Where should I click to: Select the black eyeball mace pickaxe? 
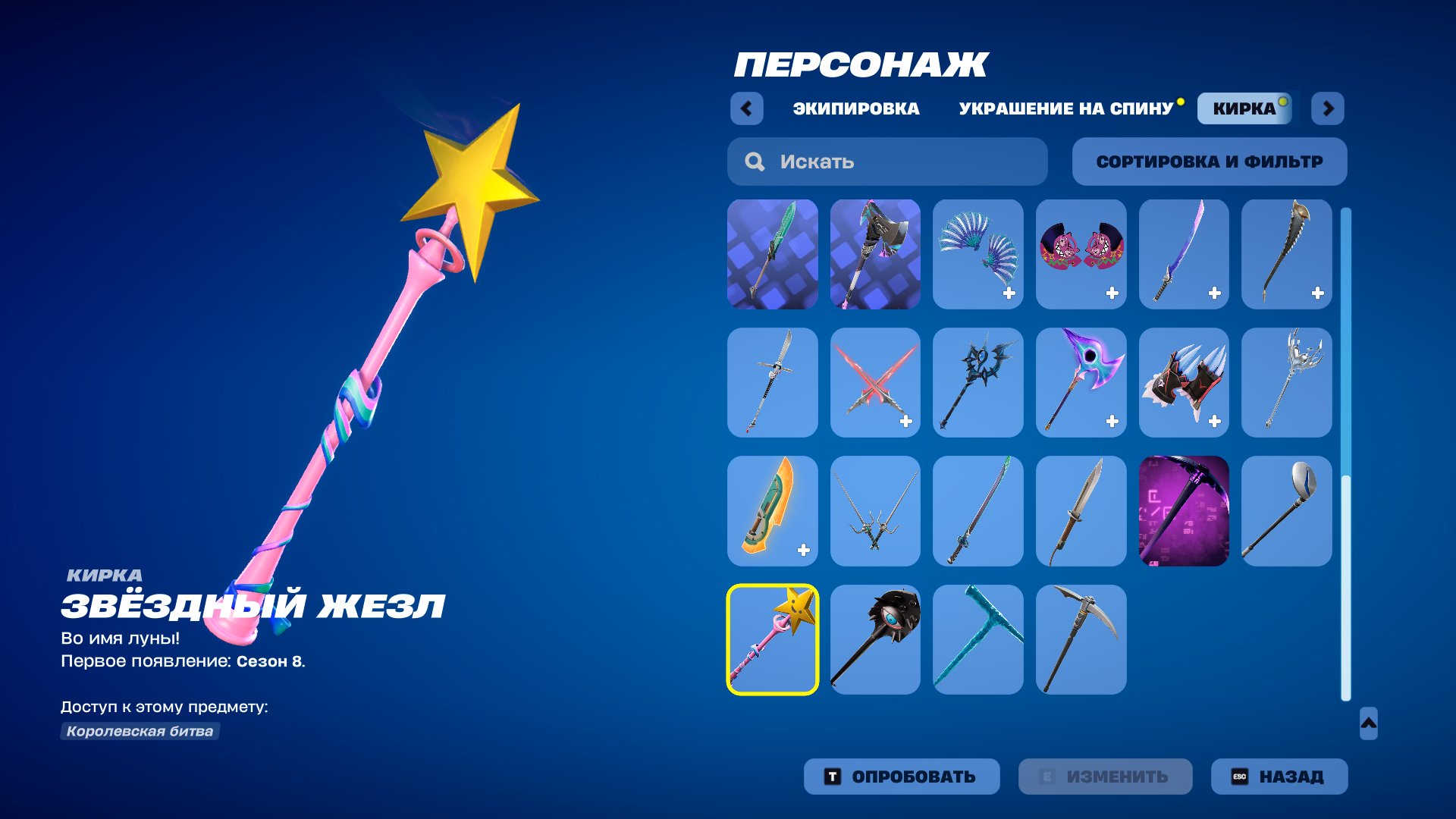point(875,639)
